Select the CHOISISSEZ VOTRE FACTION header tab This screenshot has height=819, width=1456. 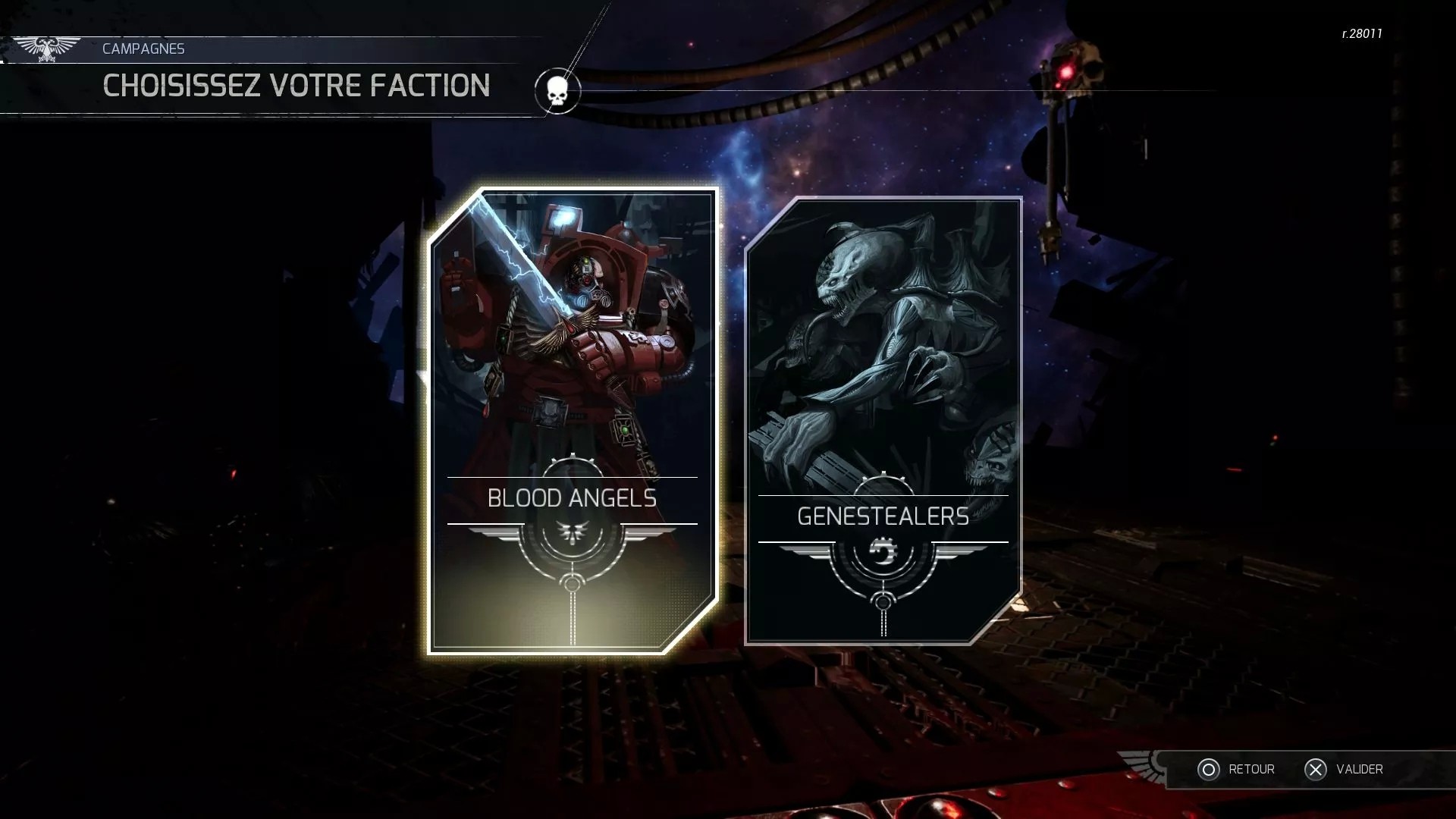click(294, 86)
